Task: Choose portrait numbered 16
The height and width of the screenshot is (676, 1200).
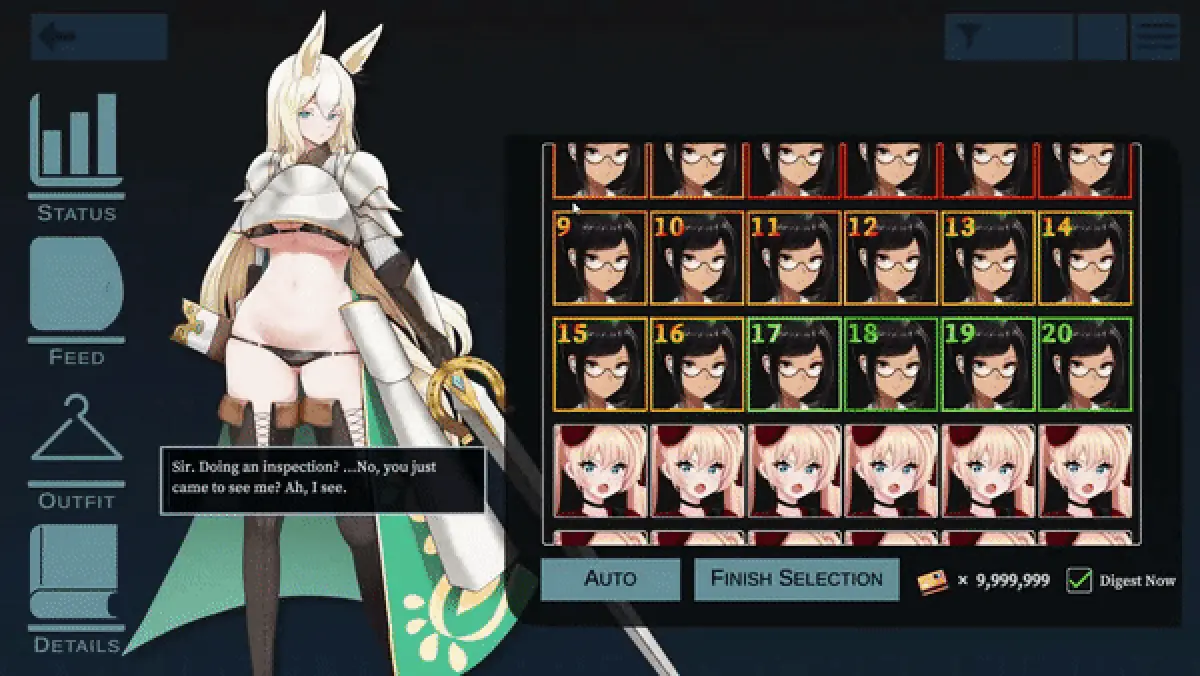Action: [697, 364]
